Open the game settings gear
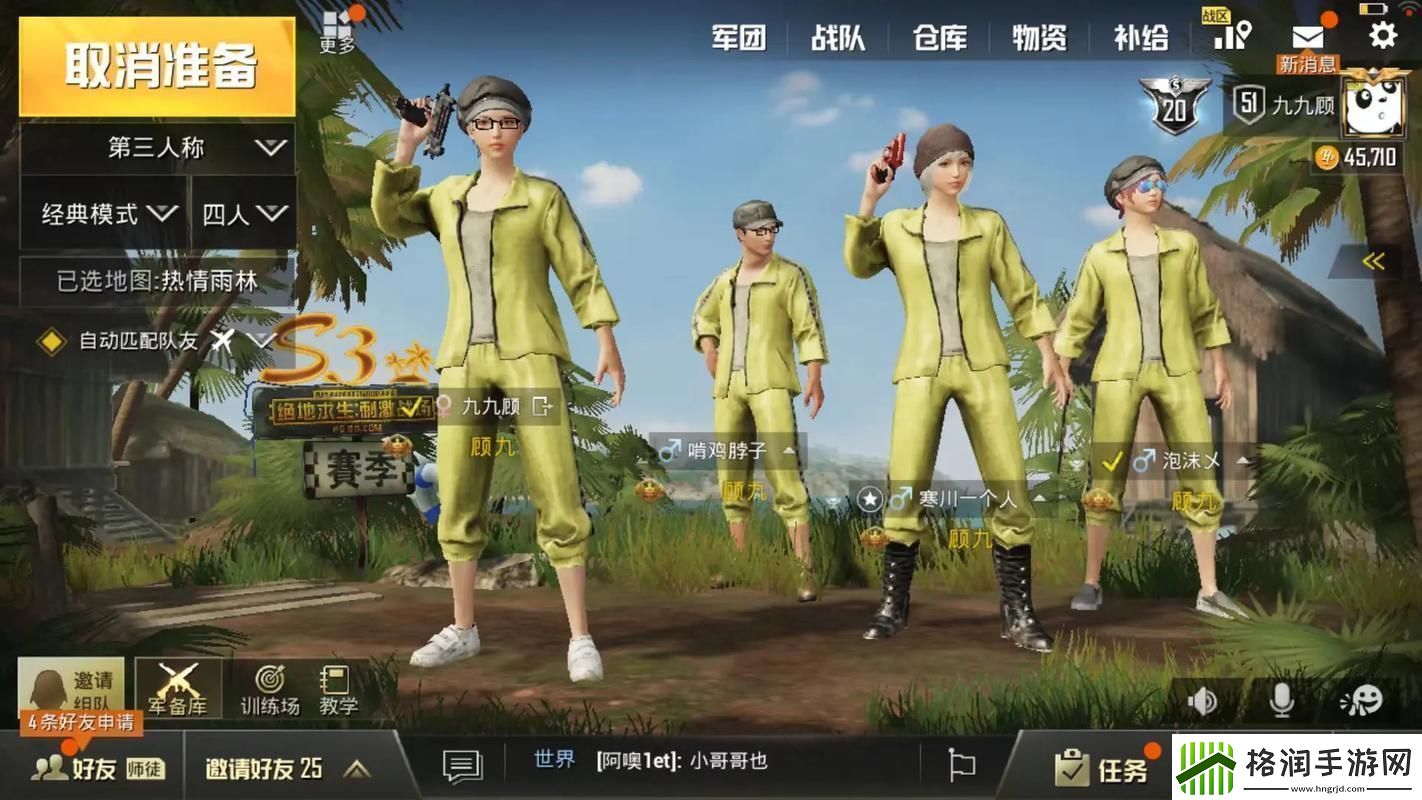The image size is (1422, 800). [x=1382, y=36]
